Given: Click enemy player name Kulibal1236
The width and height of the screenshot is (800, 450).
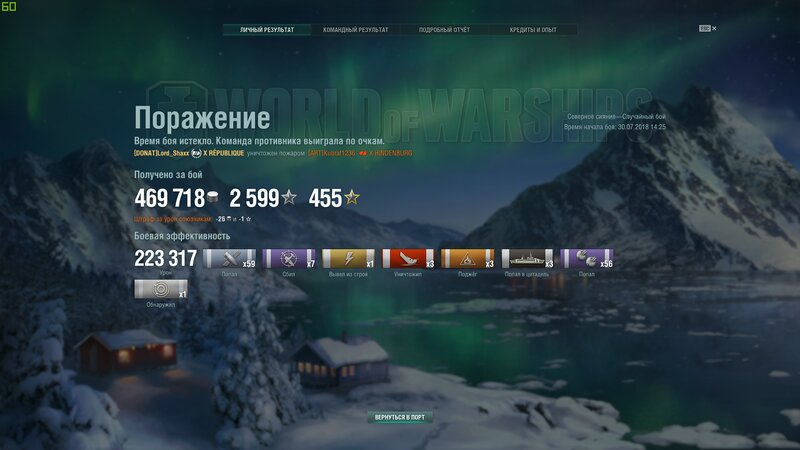Looking at the screenshot, I should tap(342, 154).
